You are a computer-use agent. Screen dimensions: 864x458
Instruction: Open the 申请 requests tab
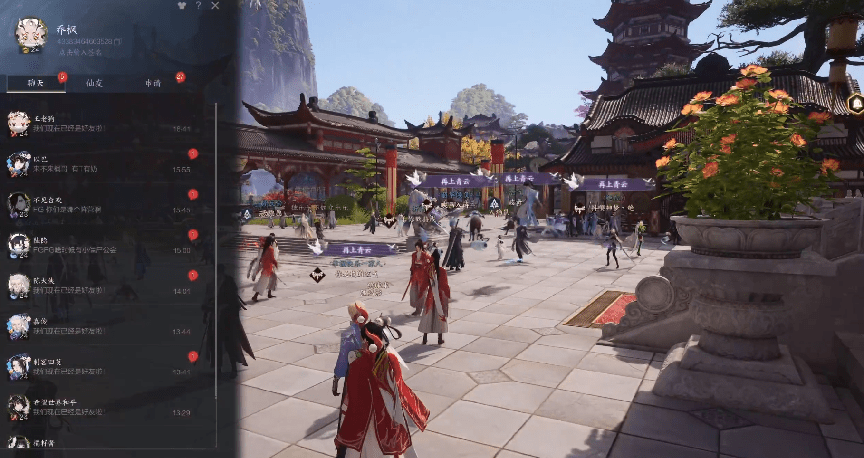[153, 83]
